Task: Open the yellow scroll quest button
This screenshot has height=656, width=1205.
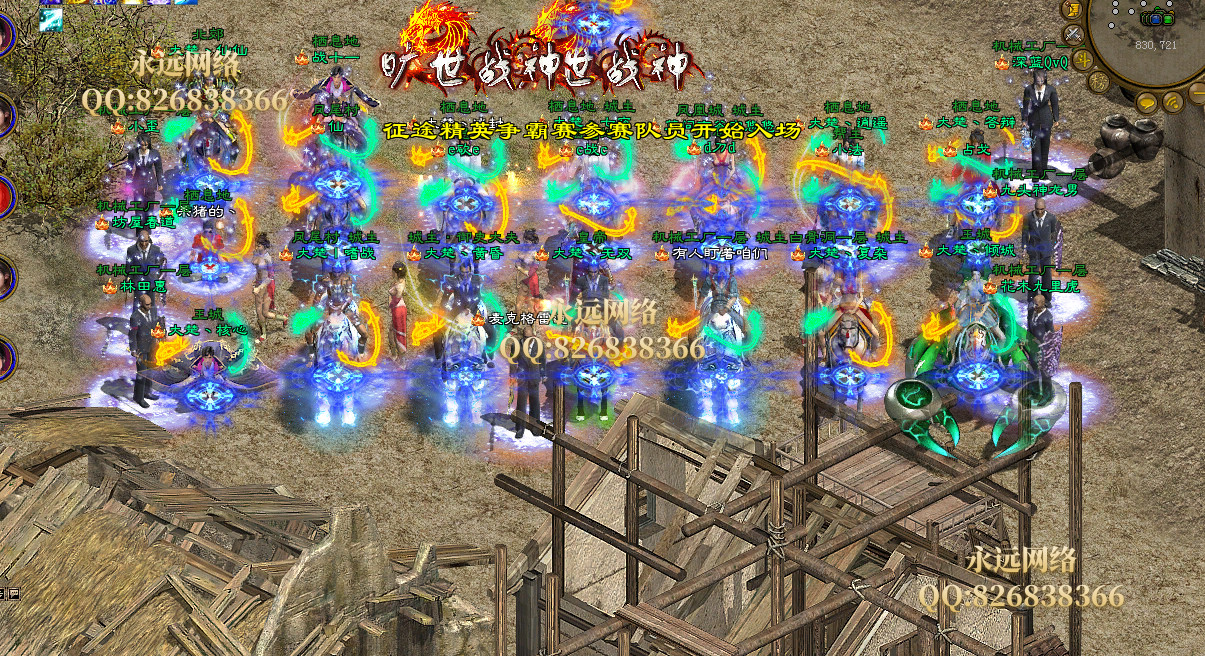Action: (1073, 8)
